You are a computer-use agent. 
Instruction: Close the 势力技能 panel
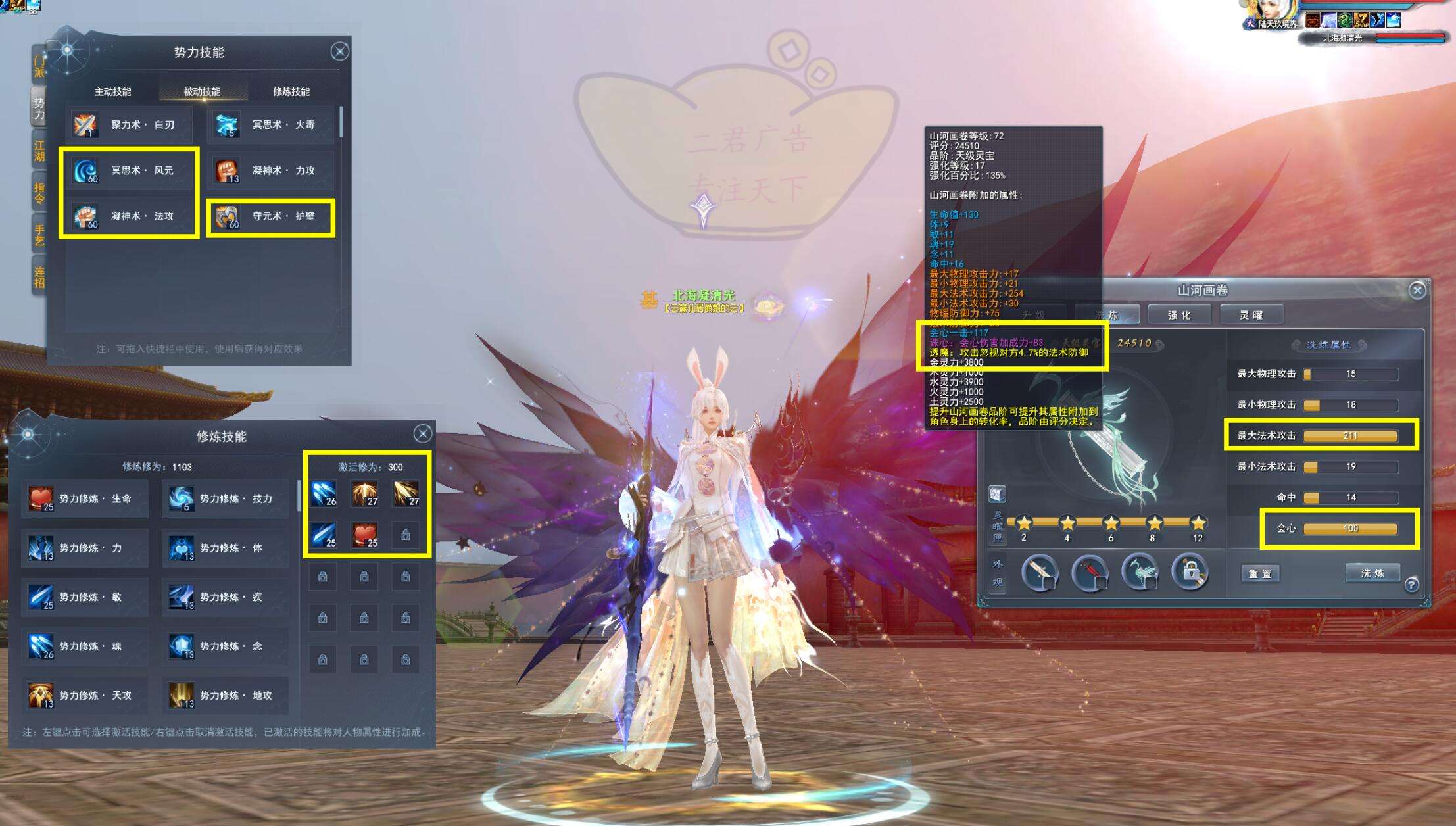pos(339,51)
